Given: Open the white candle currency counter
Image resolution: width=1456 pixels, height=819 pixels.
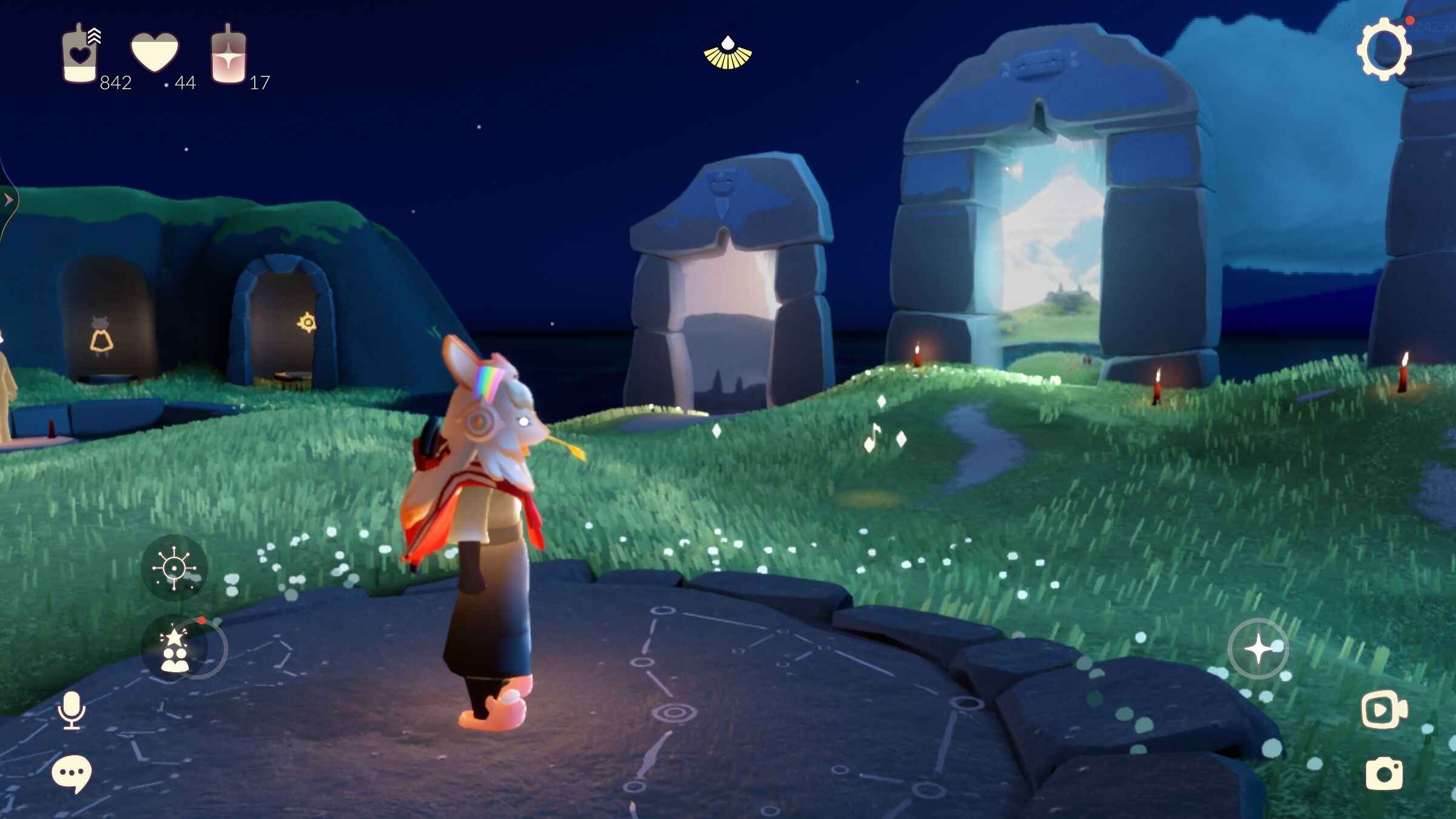Looking at the screenshot, I should [x=80, y=55].
